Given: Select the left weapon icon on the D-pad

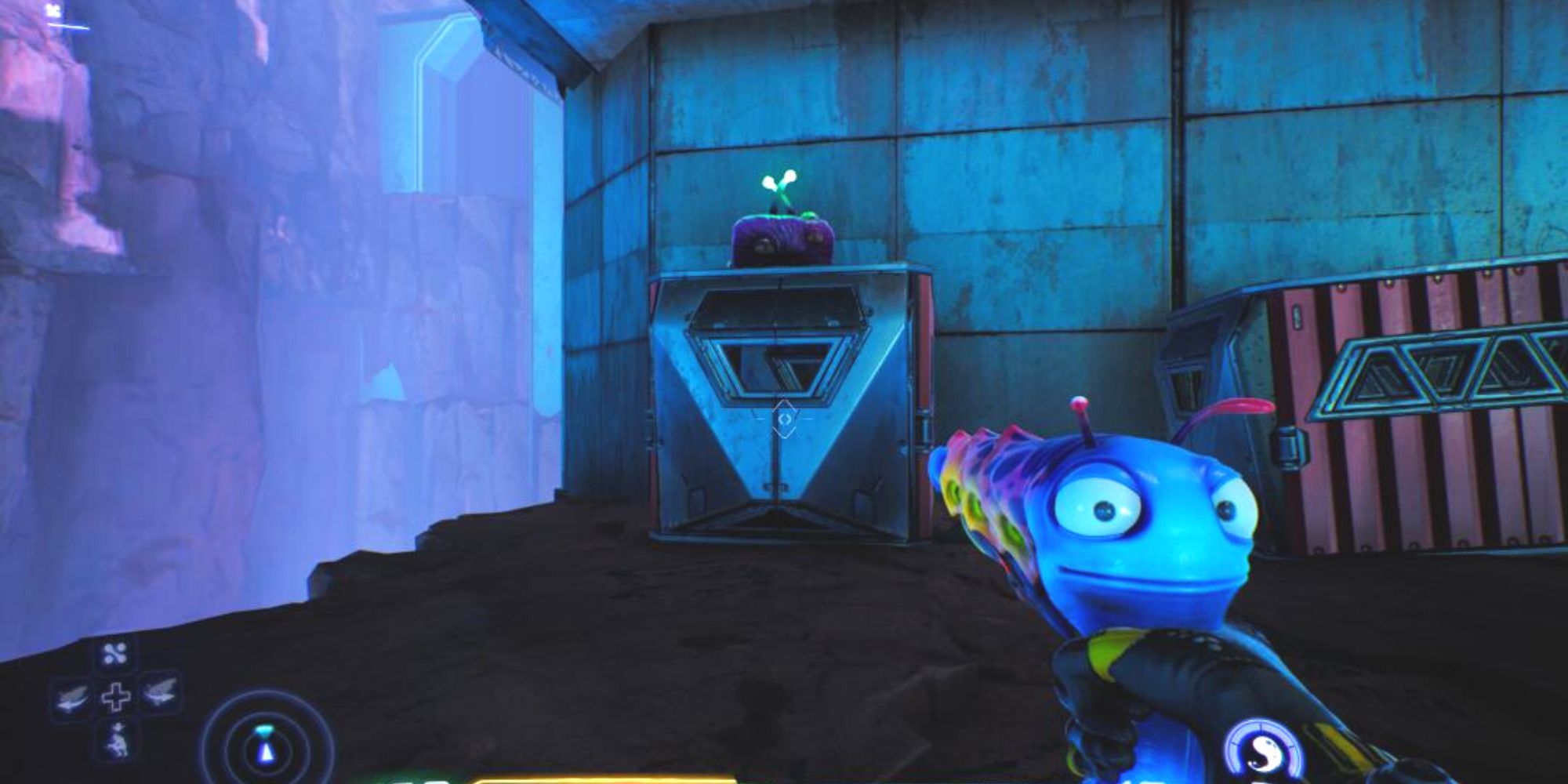Looking at the screenshot, I should click(x=71, y=697).
